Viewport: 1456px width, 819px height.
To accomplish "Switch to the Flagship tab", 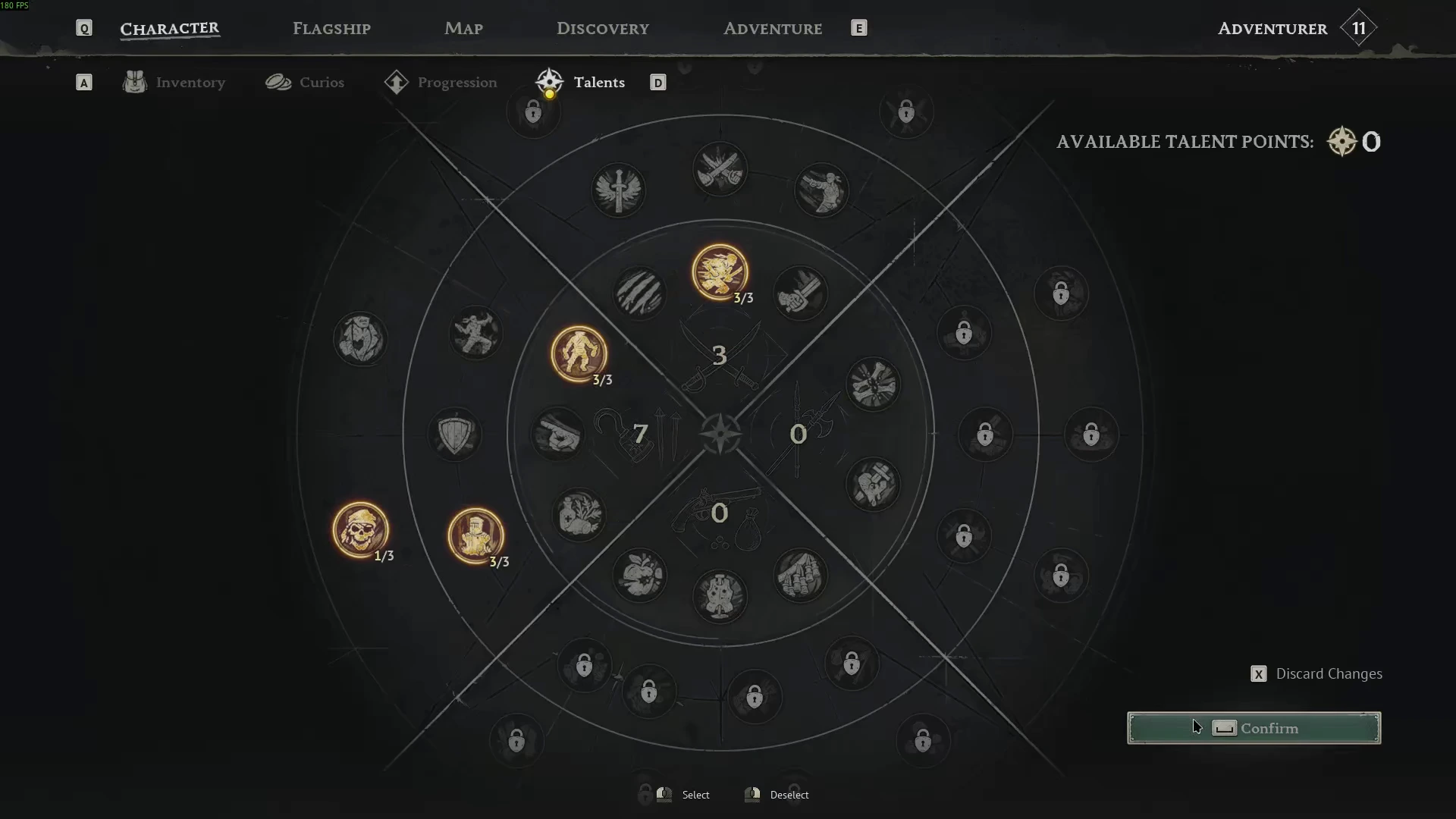I will point(331,29).
